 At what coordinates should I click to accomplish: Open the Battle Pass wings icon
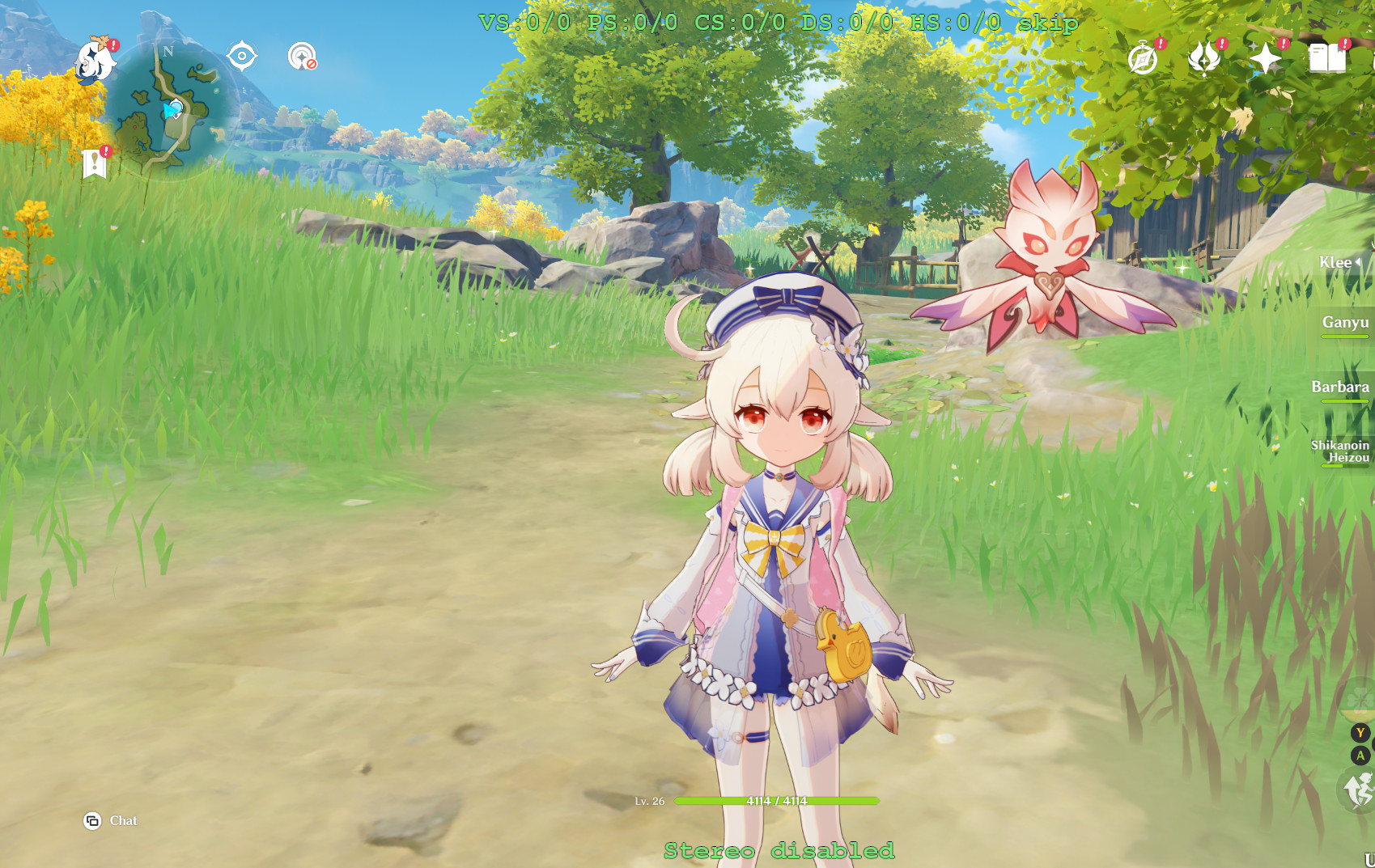point(1203,57)
